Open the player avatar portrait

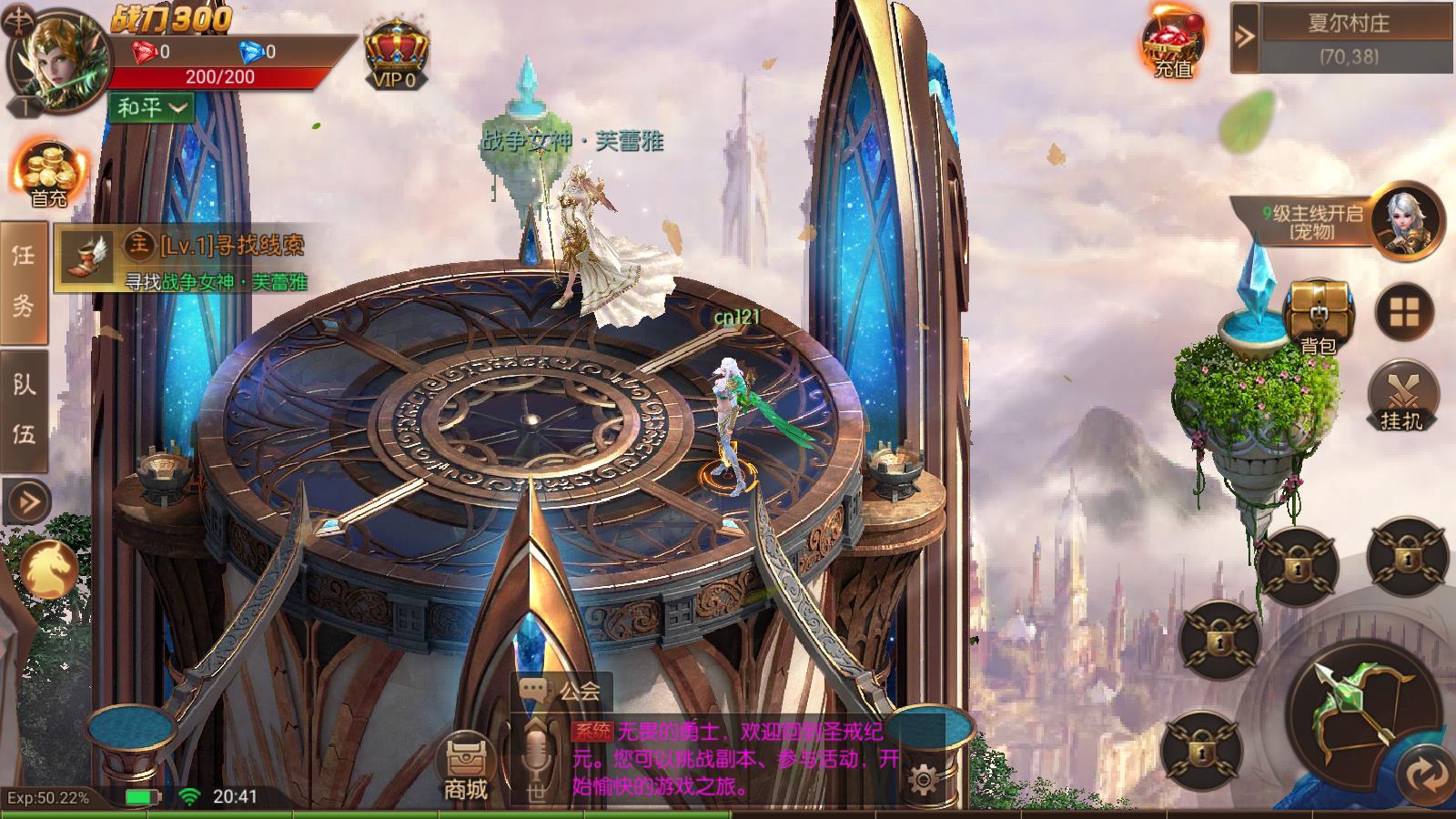56,61
